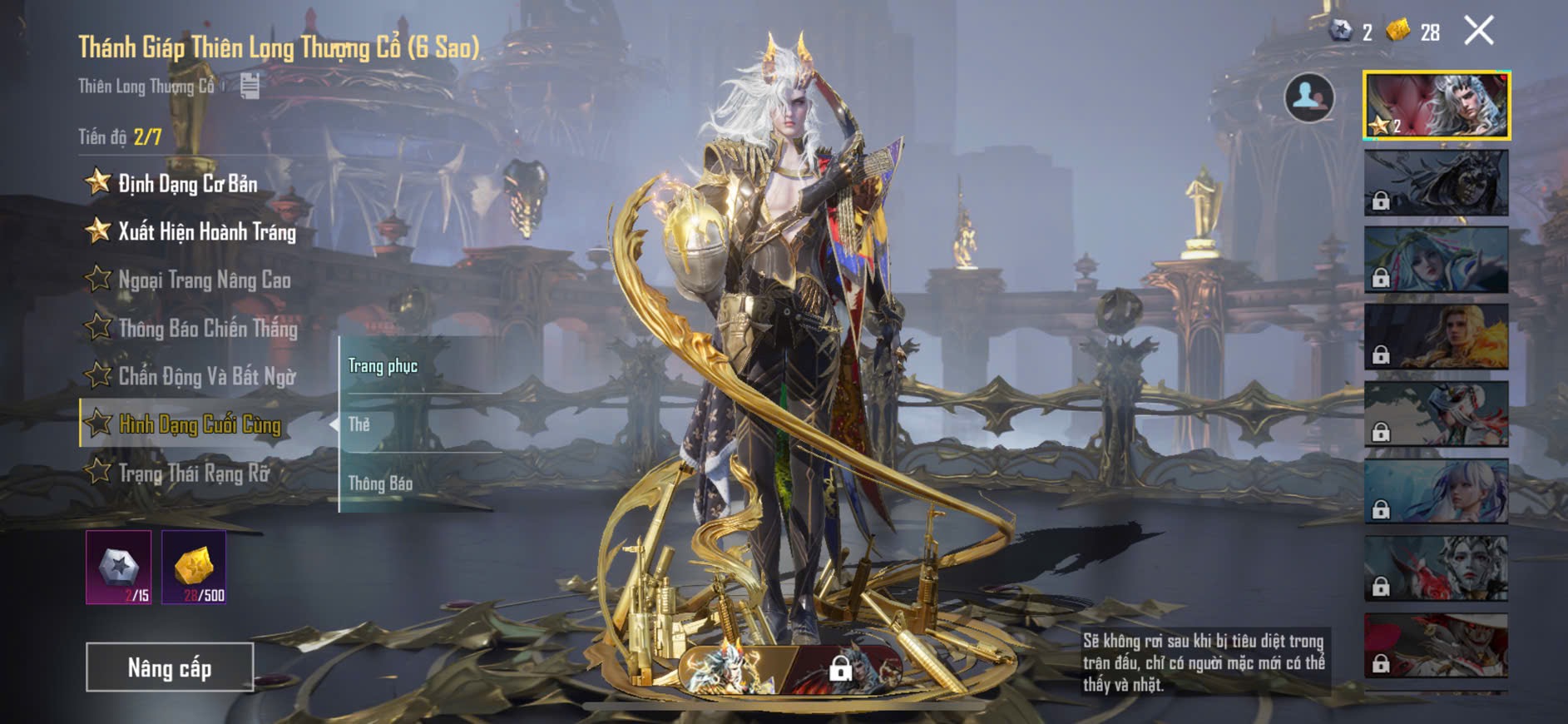
Task: Select the Thông Báo Chiến Thắng stage
Action: [207, 328]
